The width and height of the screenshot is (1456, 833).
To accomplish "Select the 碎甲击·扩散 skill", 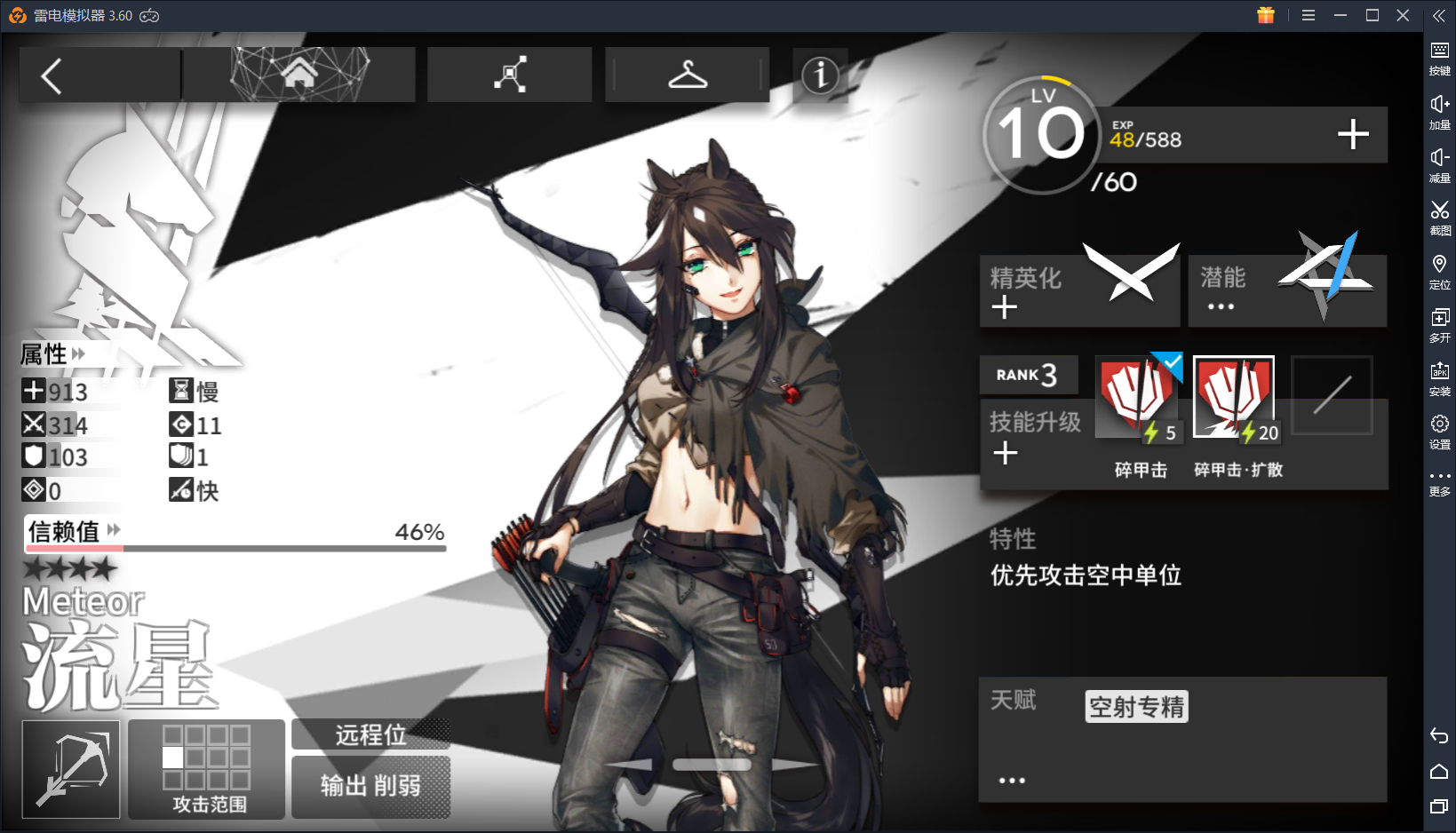I will (1234, 395).
